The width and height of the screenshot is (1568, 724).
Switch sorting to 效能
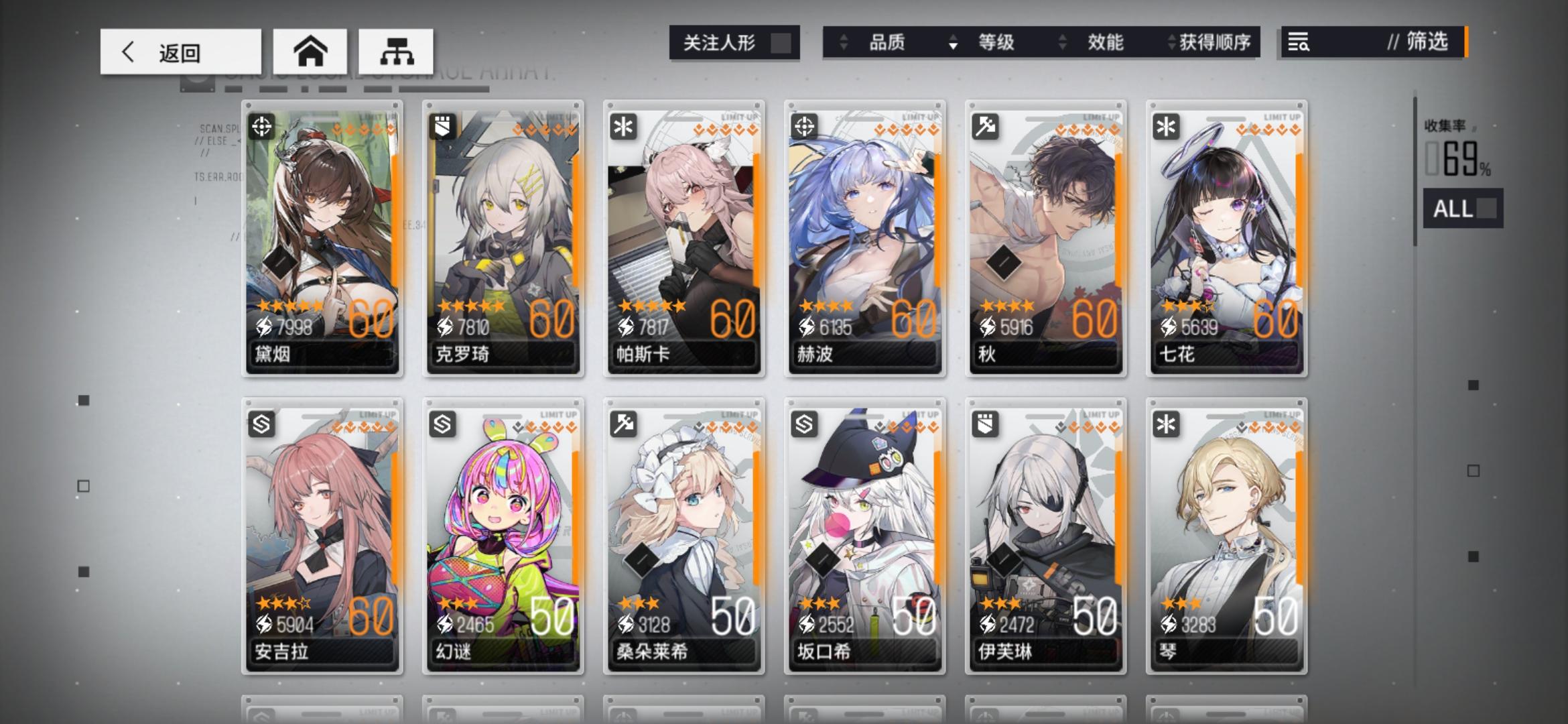click(1106, 42)
